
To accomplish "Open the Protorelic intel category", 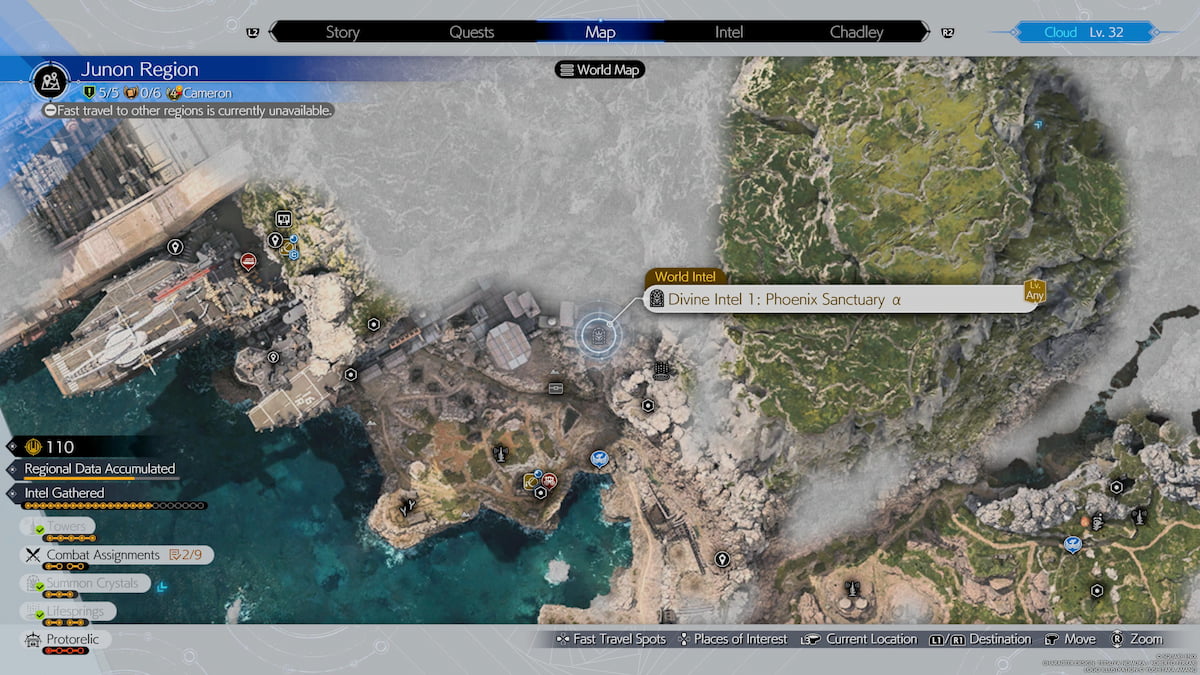I will (x=73, y=639).
